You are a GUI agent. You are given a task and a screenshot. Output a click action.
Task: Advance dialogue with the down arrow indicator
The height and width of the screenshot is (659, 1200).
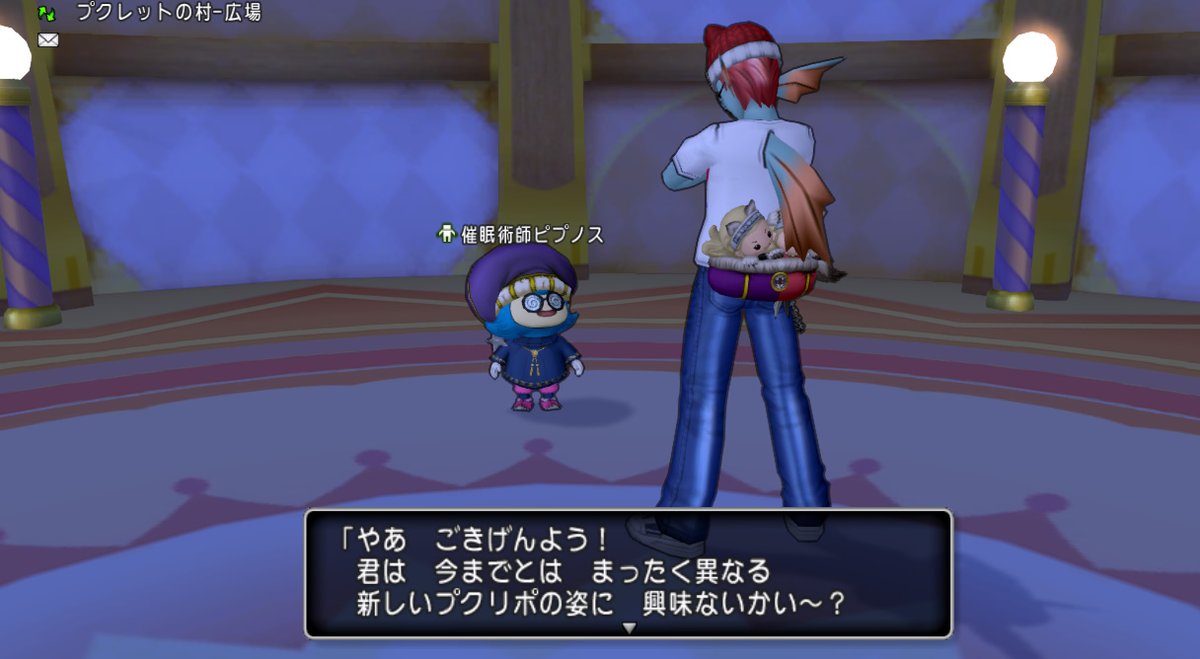pos(629,628)
